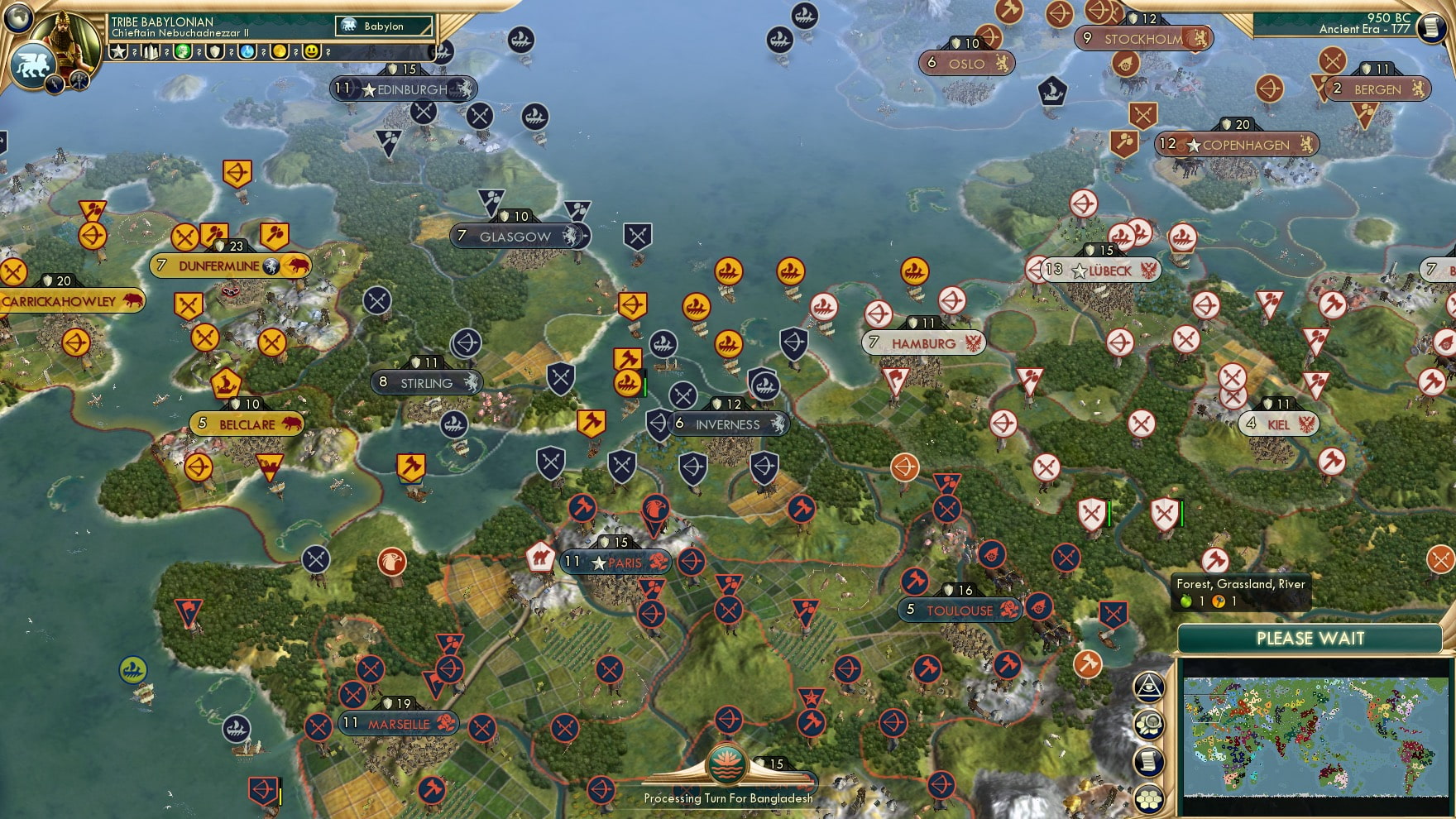Select the Paris city banner
The image size is (1456, 819).
click(614, 562)
